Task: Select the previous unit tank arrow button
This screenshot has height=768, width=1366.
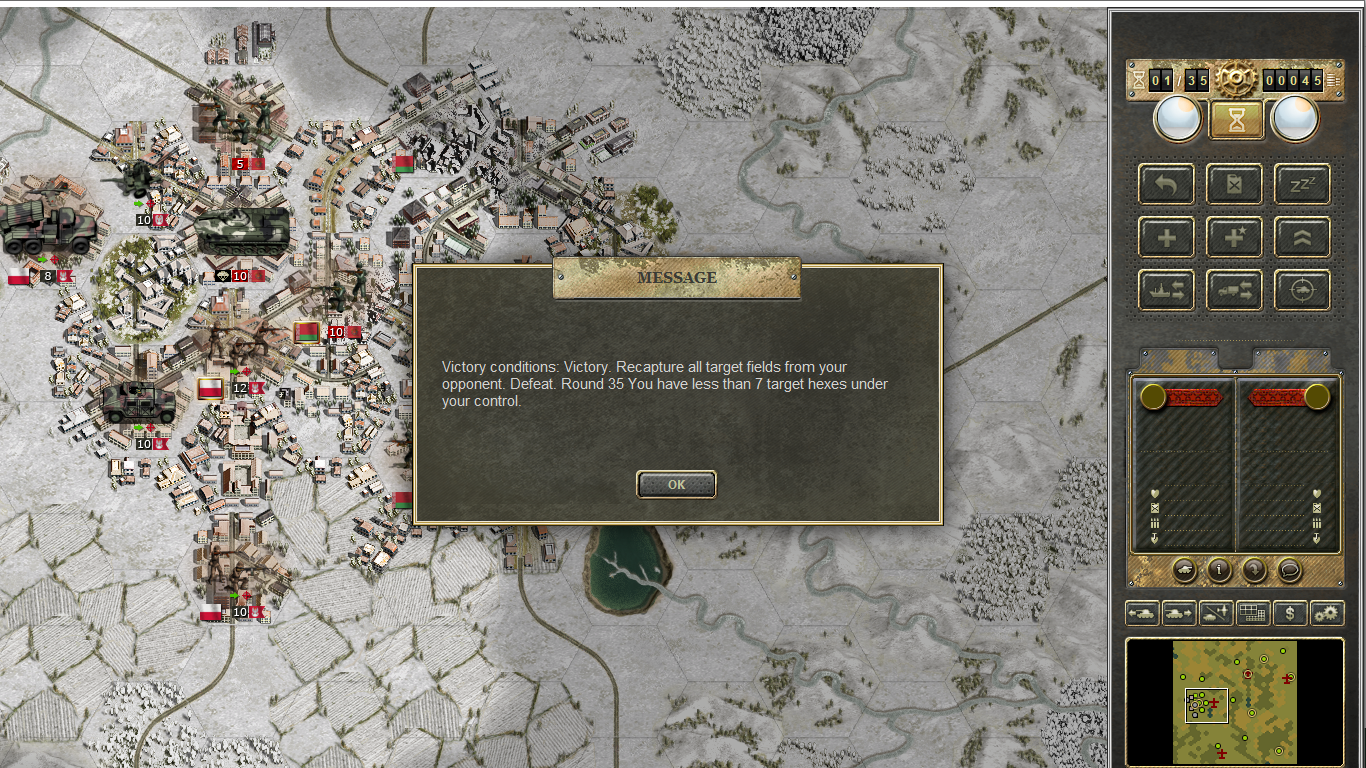Action: click(1142, 613)
